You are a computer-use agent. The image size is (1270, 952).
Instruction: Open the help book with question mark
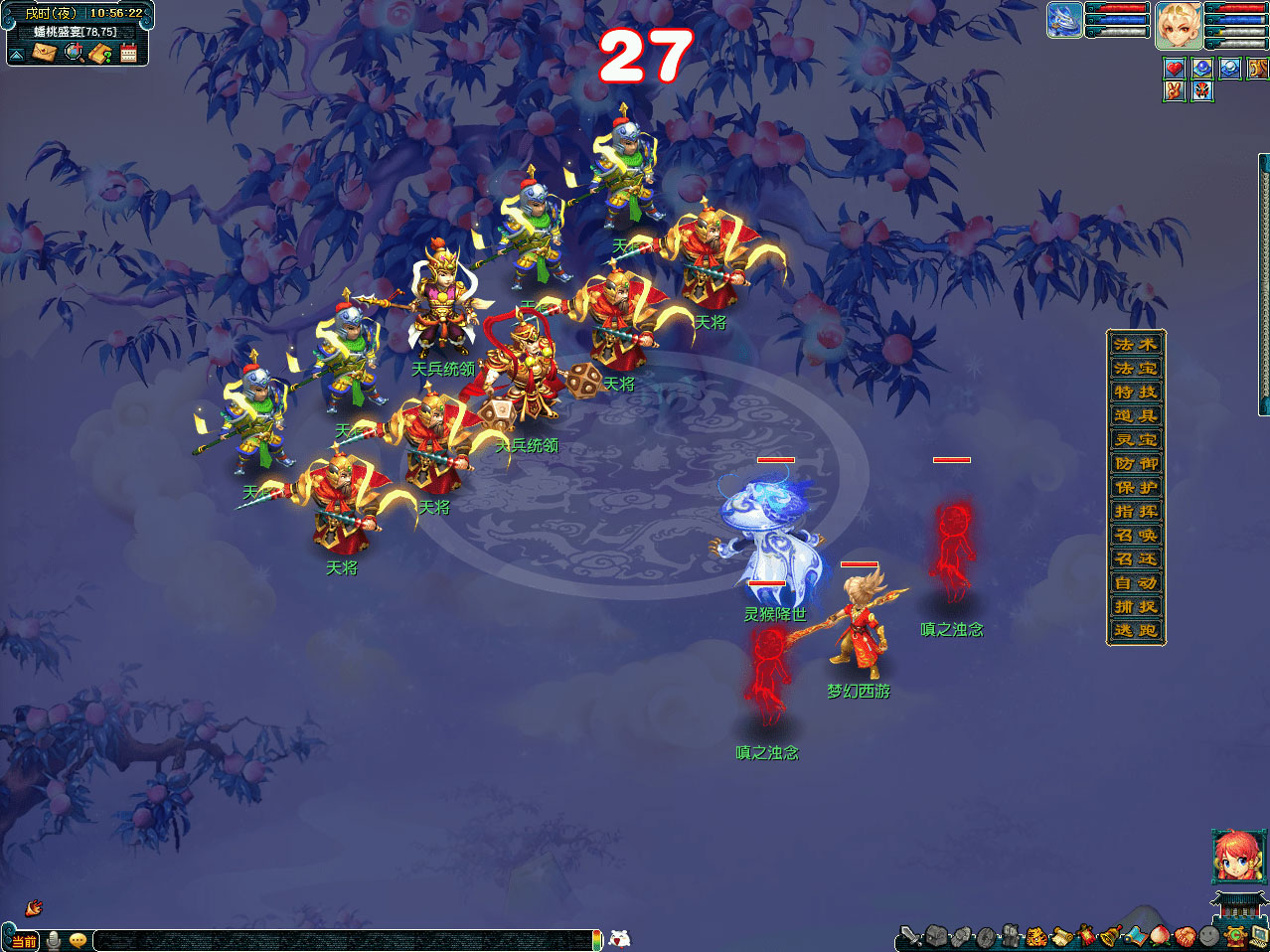tap(100, 53)
